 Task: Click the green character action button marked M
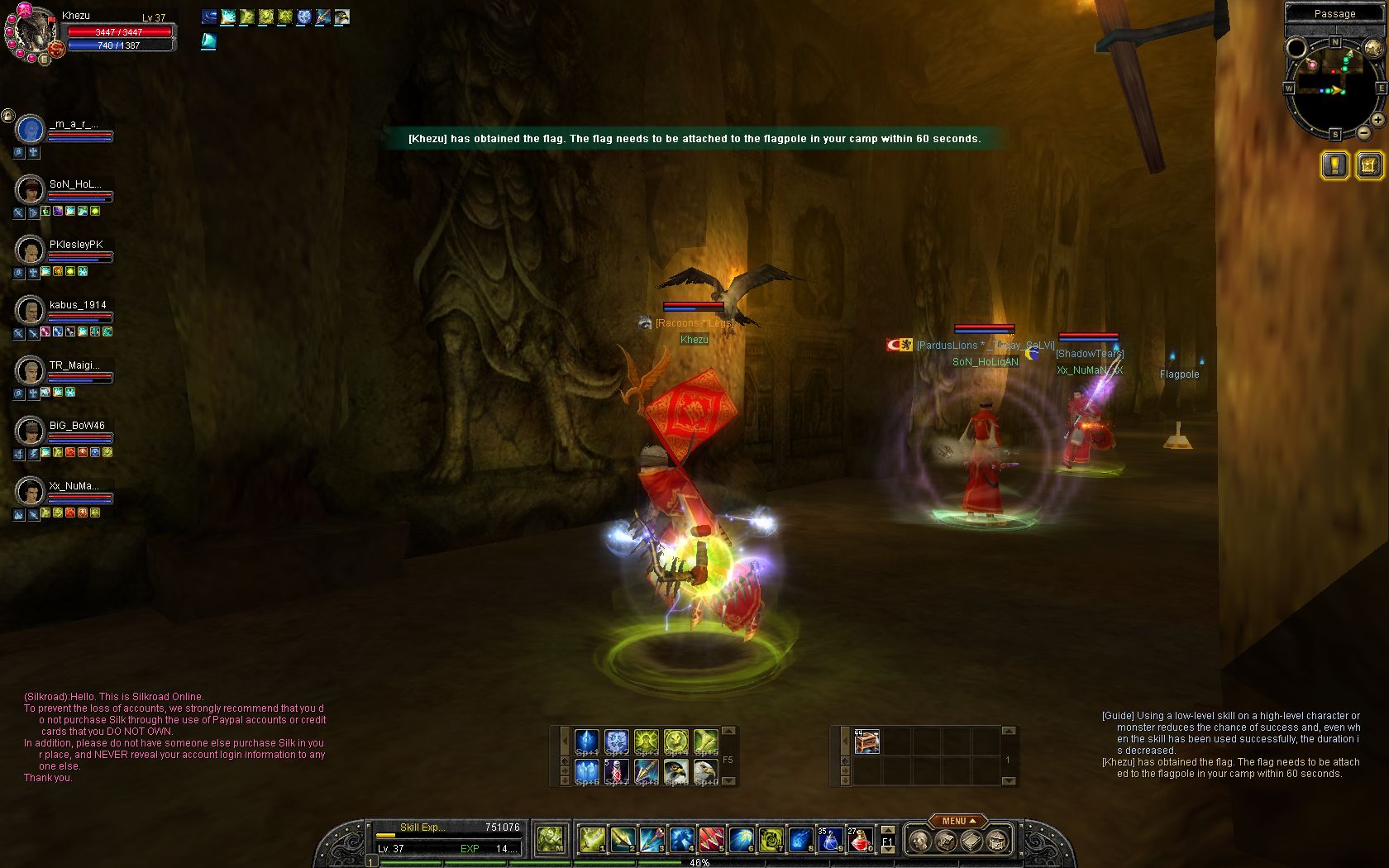[550, 839]
